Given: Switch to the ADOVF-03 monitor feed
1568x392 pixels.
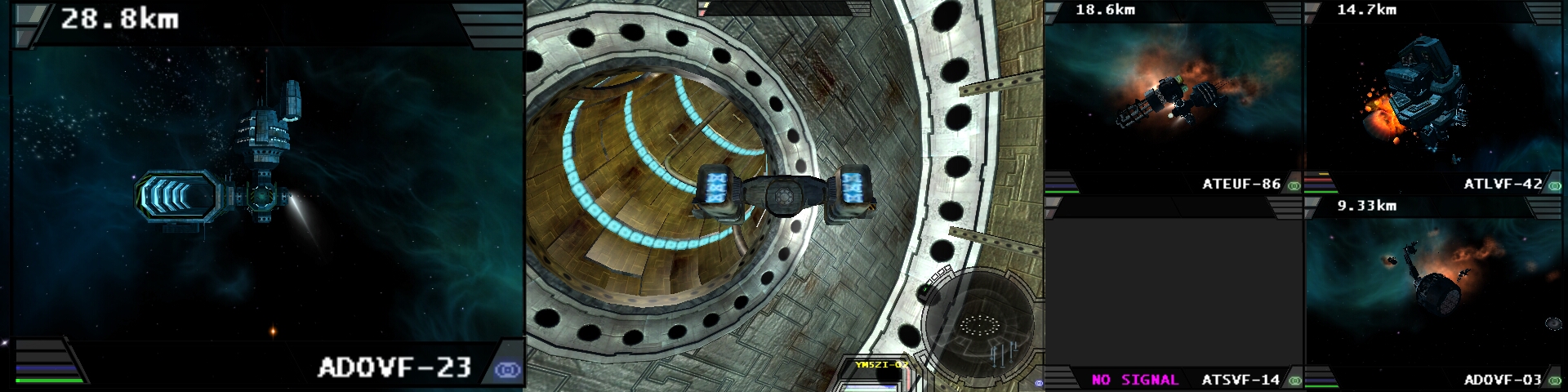Looking at the screenshot, I should pos(1434,294).
